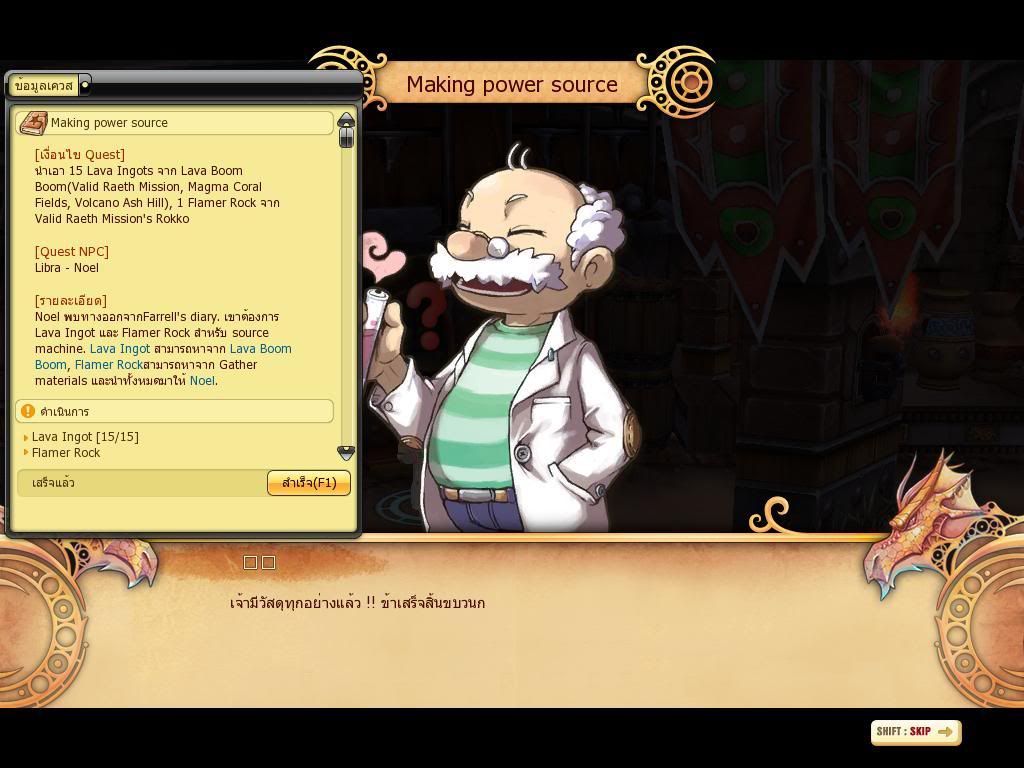This screenshot has height=768, width=1024.
Task: Select the ข้อมูลเควส quest info tab
Action: pos(45,86)
